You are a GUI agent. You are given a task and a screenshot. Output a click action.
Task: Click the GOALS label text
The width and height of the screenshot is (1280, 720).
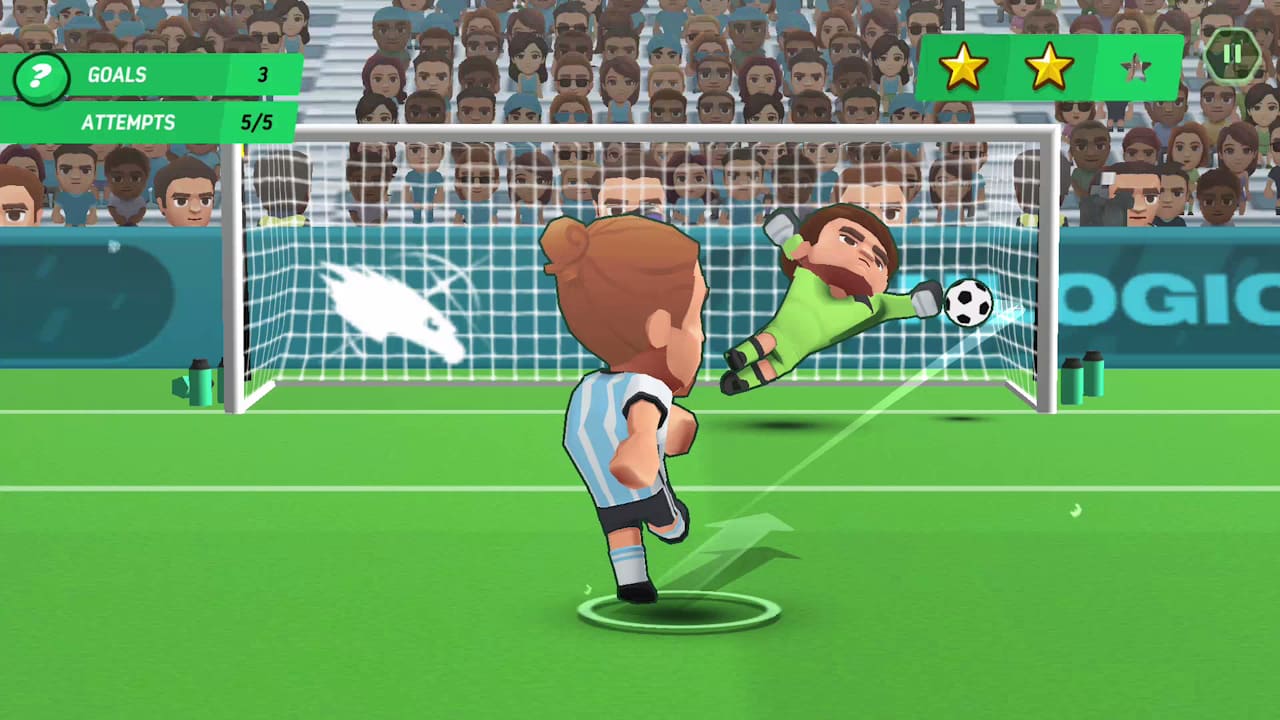click(x=117, y=75)
